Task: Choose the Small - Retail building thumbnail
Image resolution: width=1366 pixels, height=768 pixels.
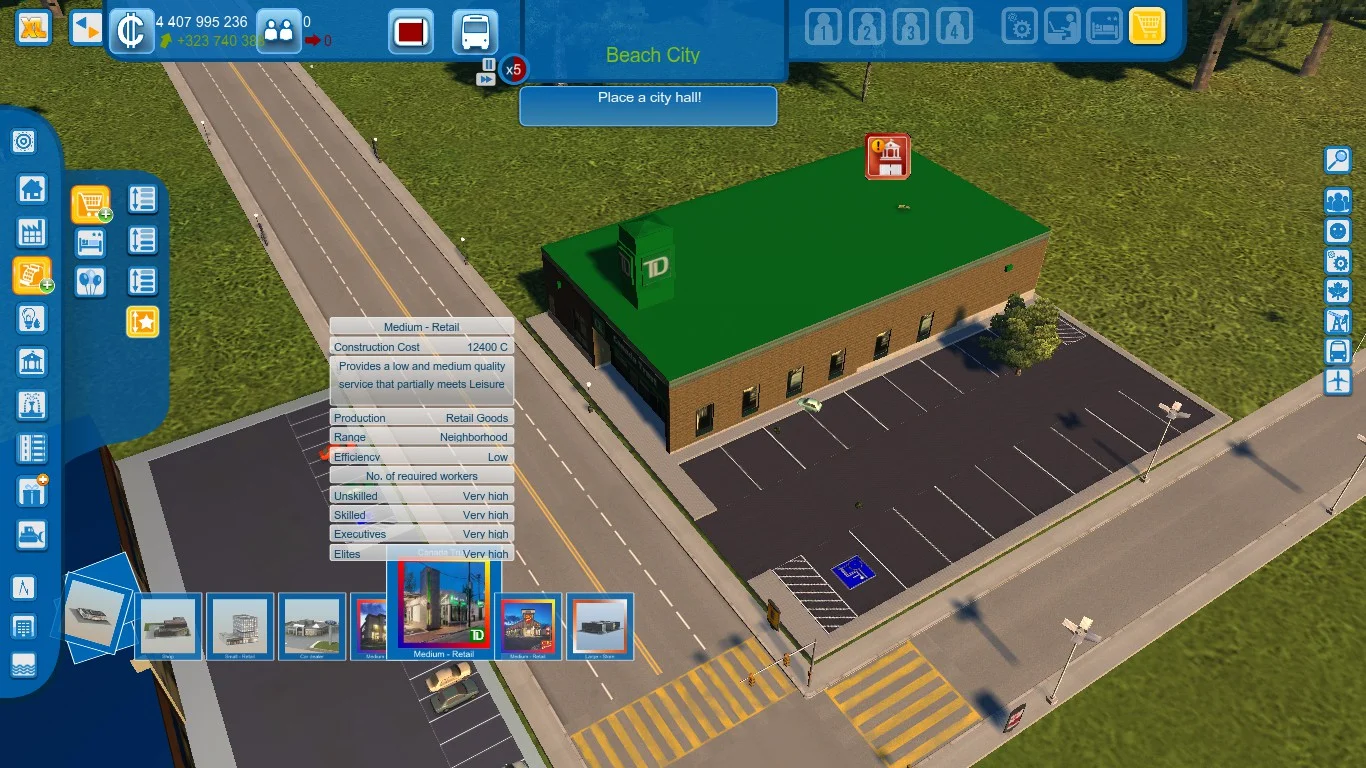Action: point(240,627)
